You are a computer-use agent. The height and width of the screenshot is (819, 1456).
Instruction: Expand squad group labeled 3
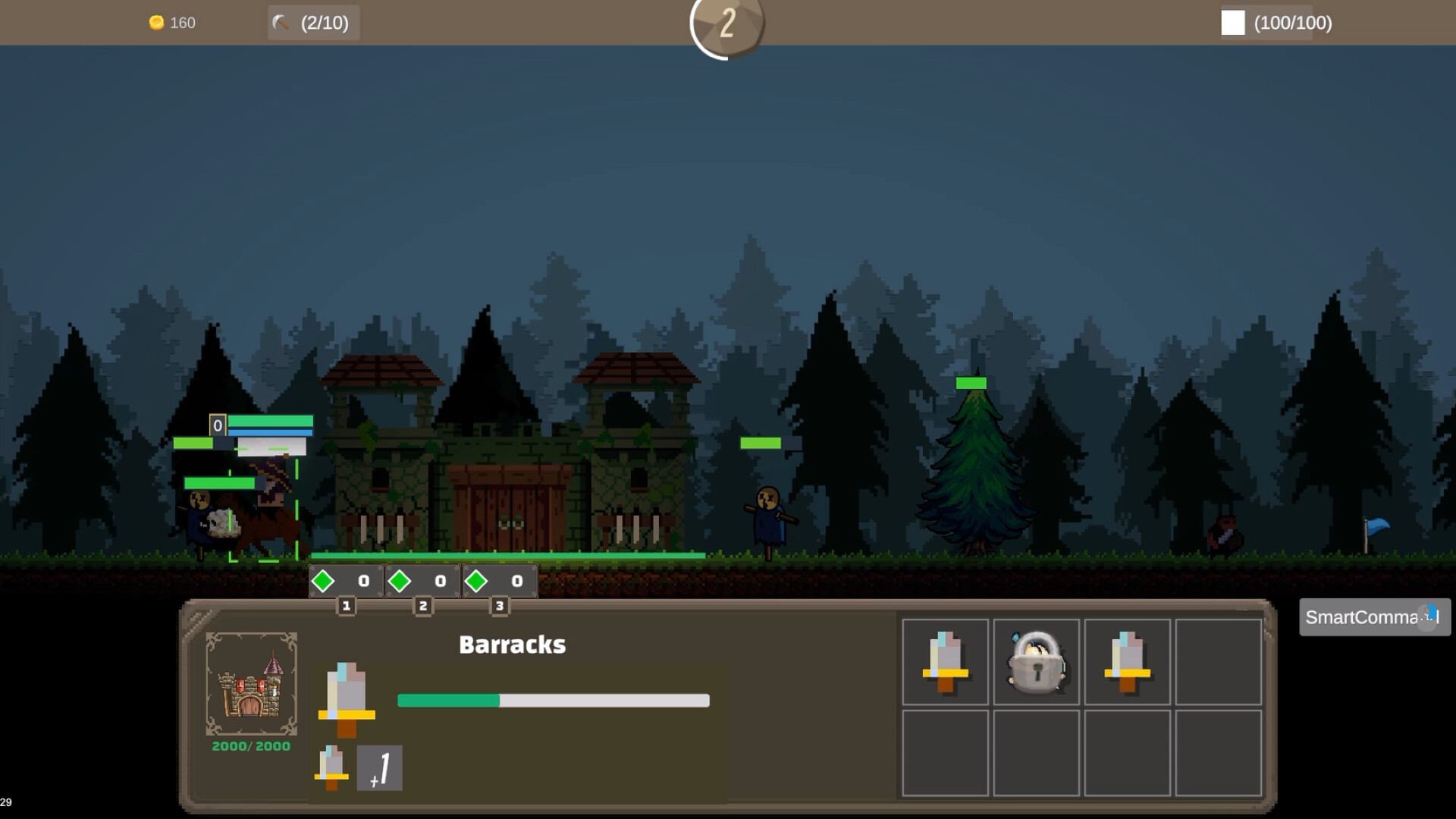tap(499, 606)
